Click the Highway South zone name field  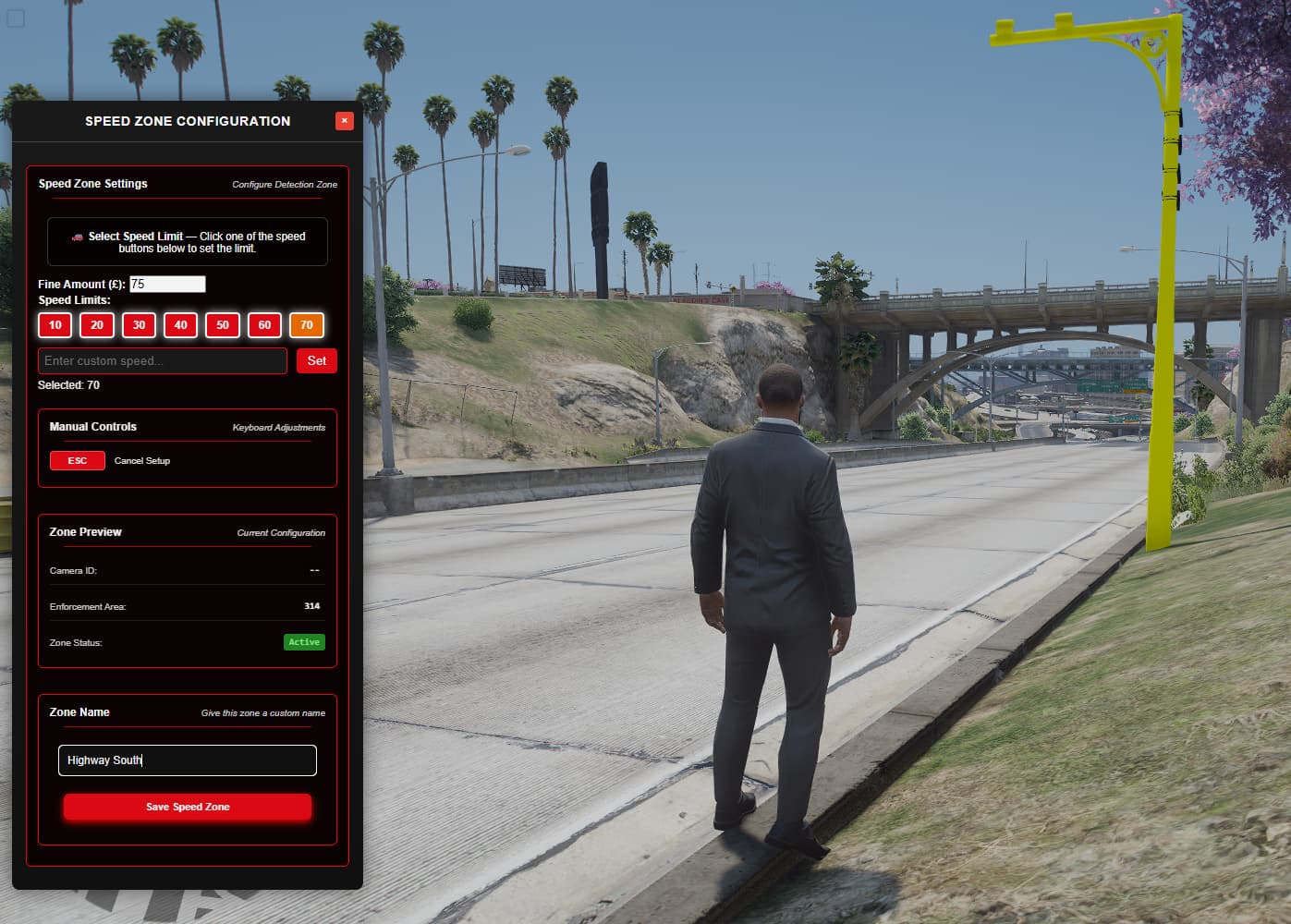(x=187, y=760)
